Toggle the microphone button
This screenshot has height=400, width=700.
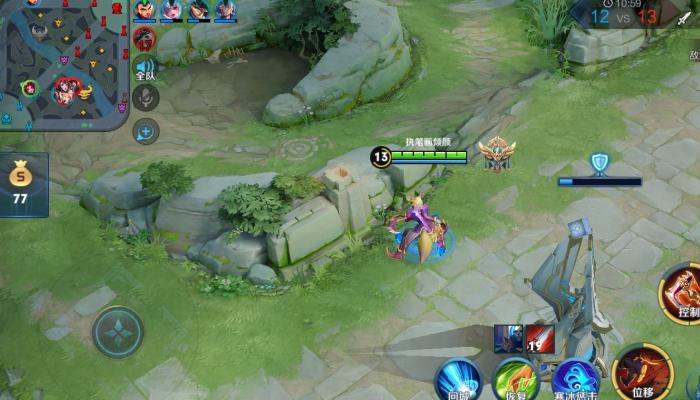pyautogui.click(x=146, y=98)
